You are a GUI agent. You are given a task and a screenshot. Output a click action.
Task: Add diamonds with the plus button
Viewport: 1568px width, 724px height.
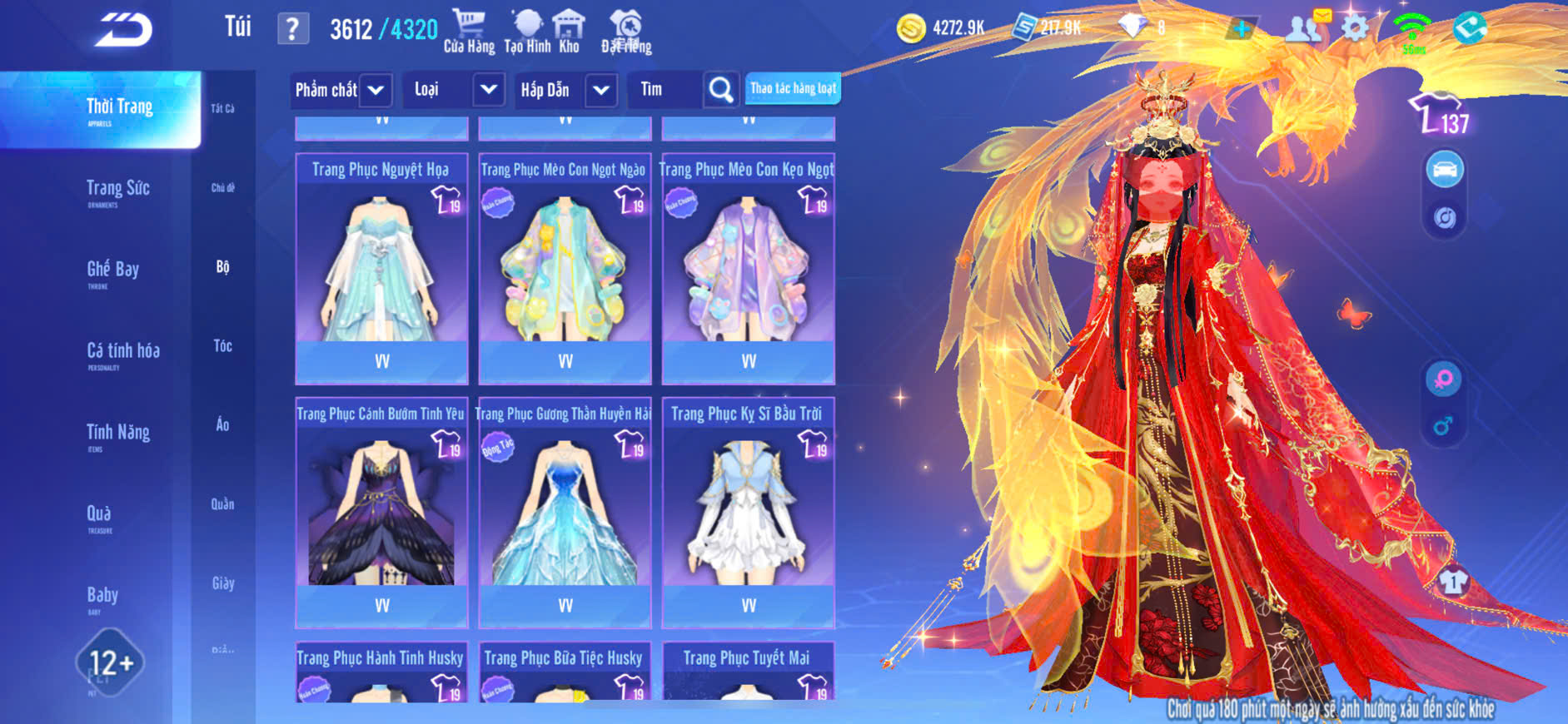click(1241, 29)
